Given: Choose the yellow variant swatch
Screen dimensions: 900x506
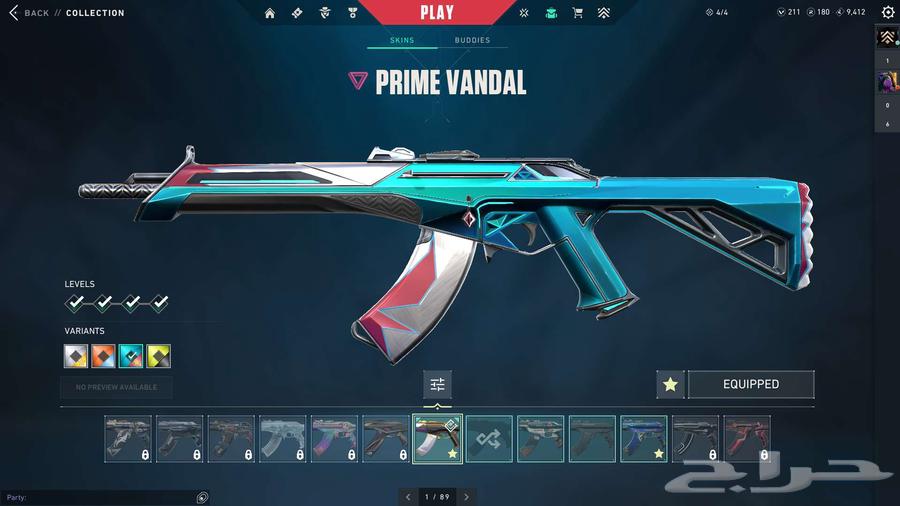Looking at the screenshot, I should 158,356.
